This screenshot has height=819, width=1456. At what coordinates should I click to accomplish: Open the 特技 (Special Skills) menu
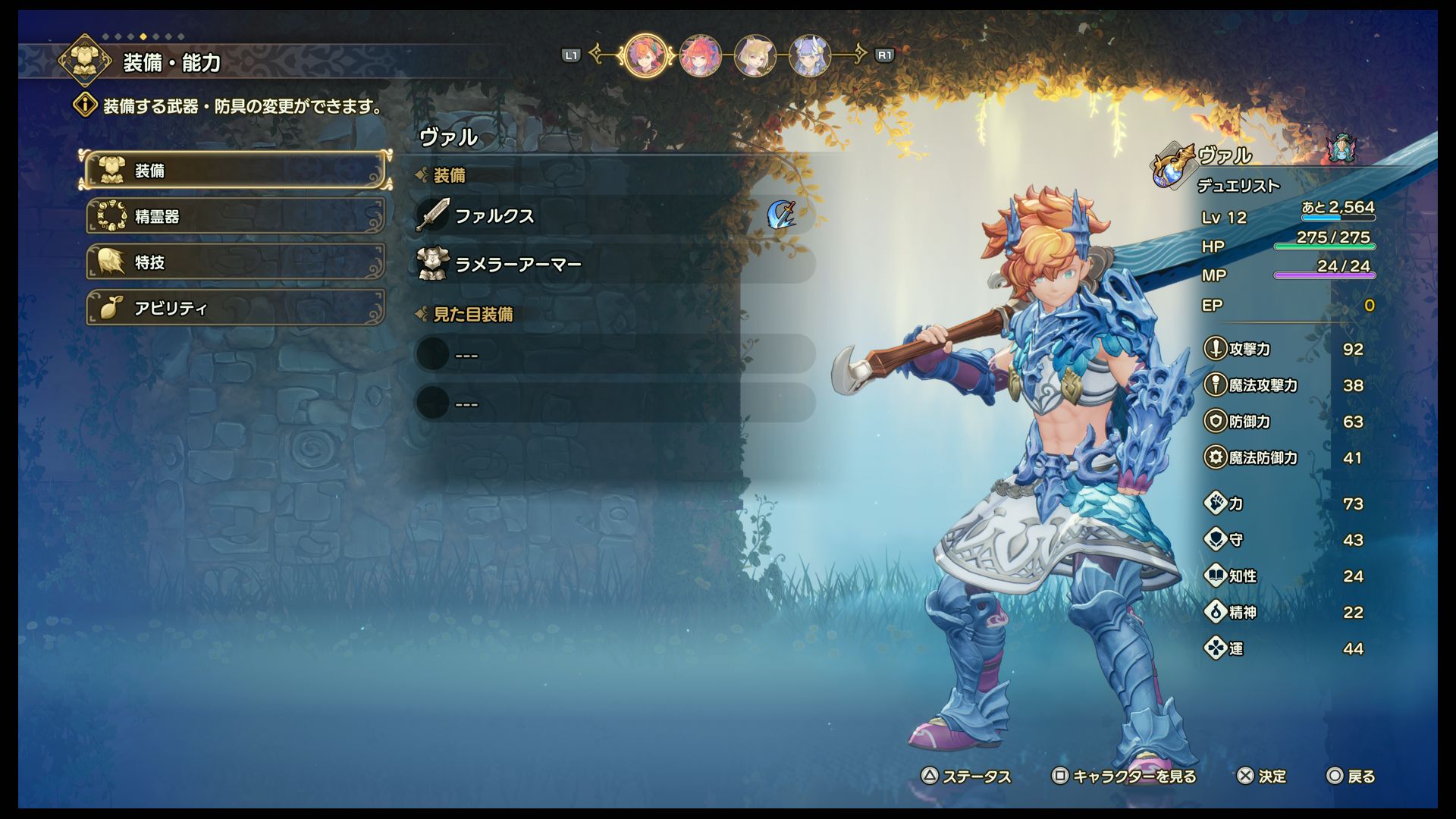pos(235,262)
